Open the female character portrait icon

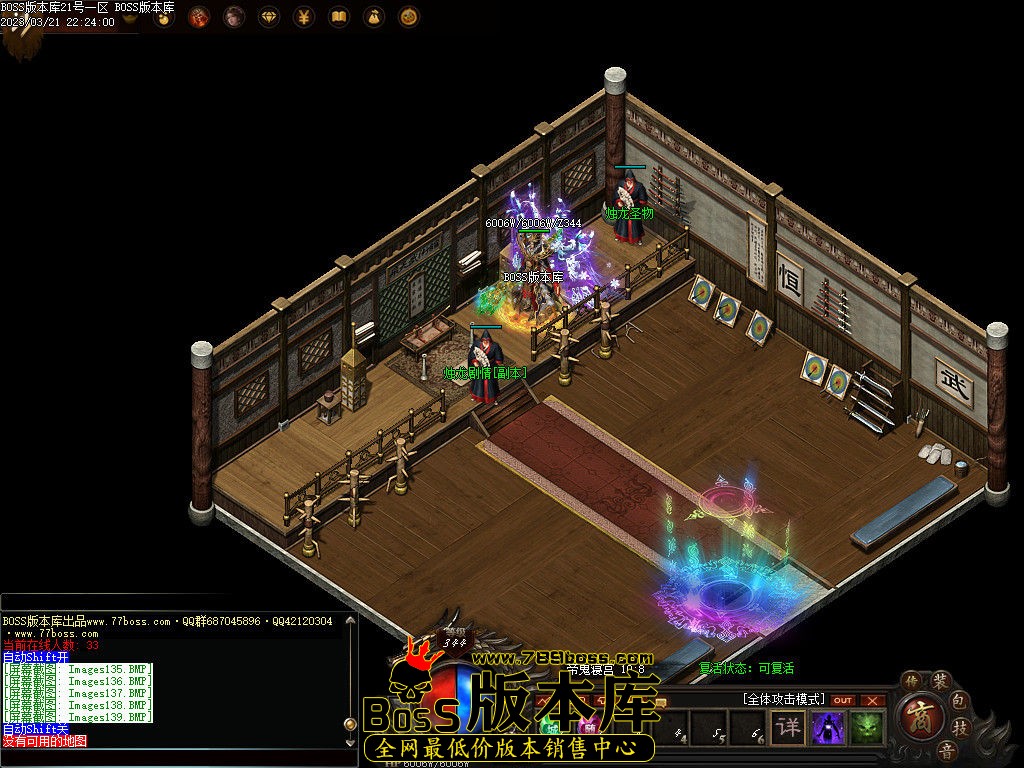(x=234, y=17)
